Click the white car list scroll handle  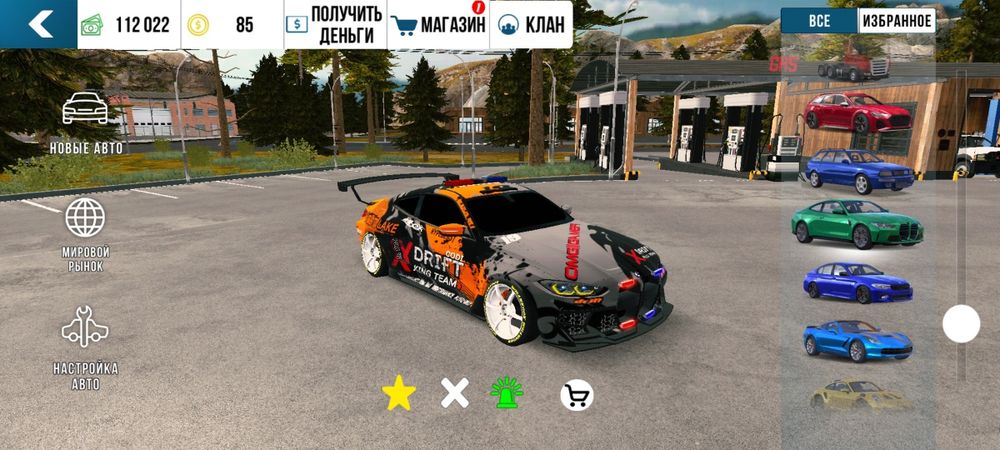point(961,324)
